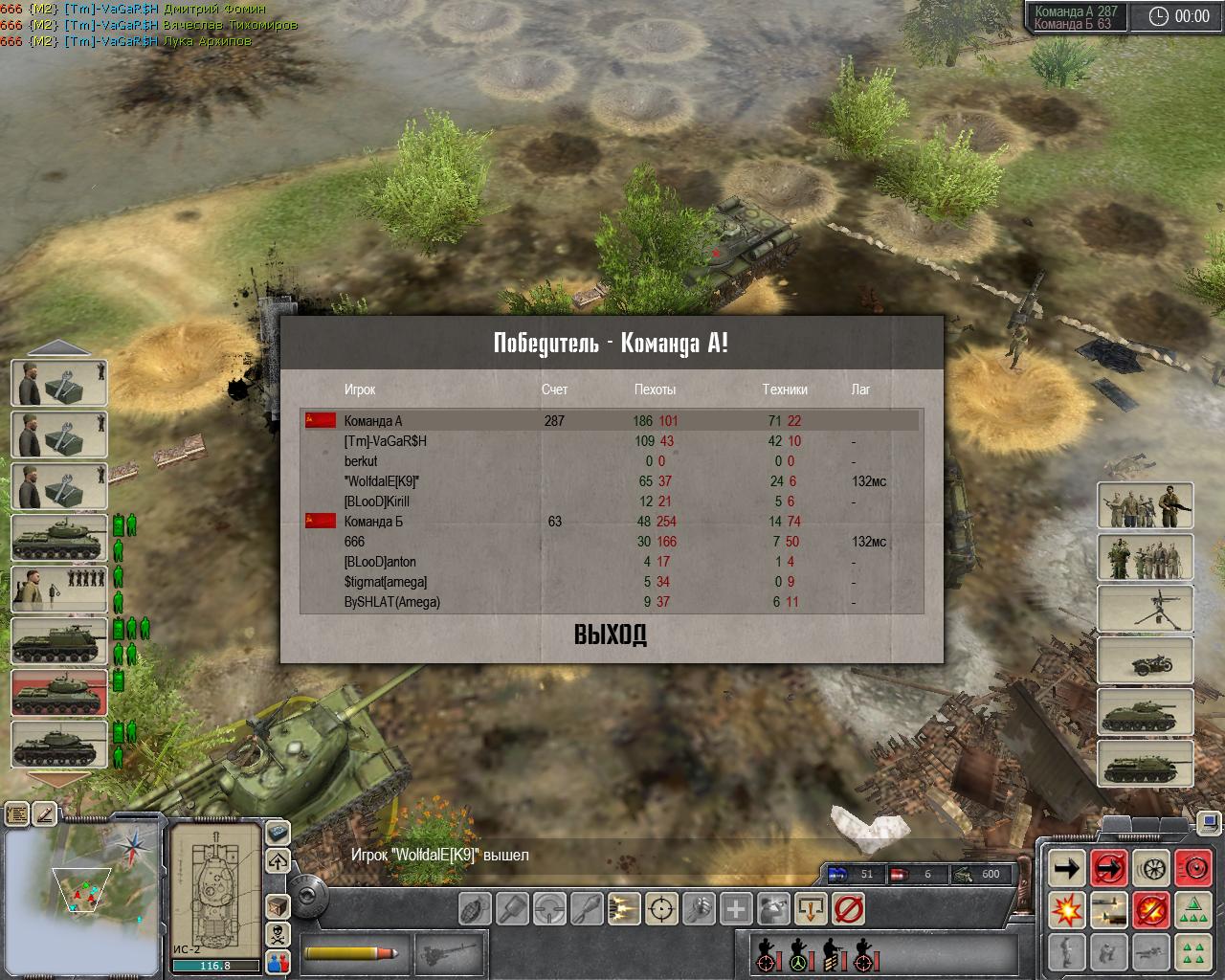Choose the grenadier infantry squad card

tap(59, 589)
